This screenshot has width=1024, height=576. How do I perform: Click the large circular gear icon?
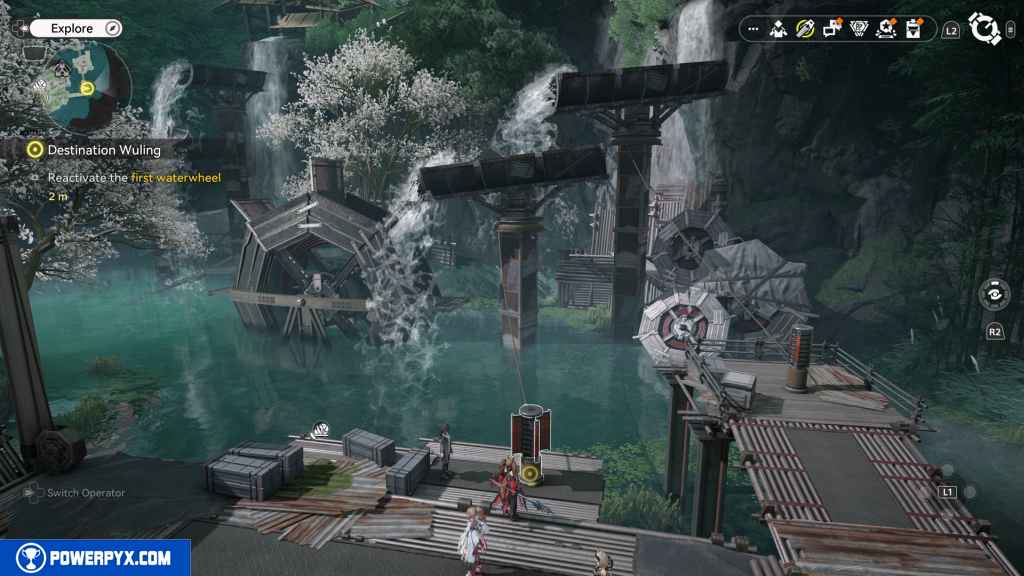pos(984,29)
